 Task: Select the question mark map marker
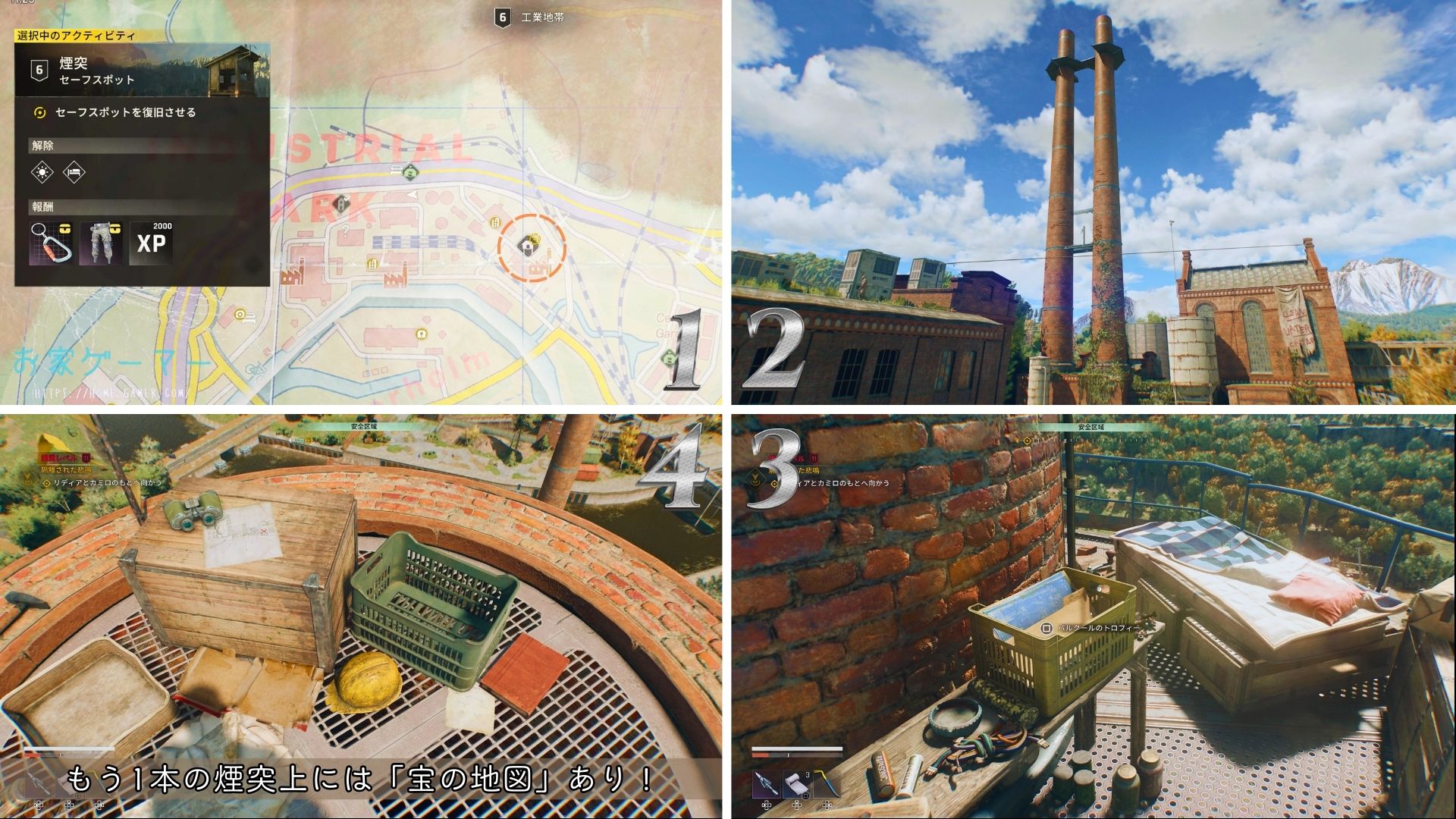click(347, 228)
